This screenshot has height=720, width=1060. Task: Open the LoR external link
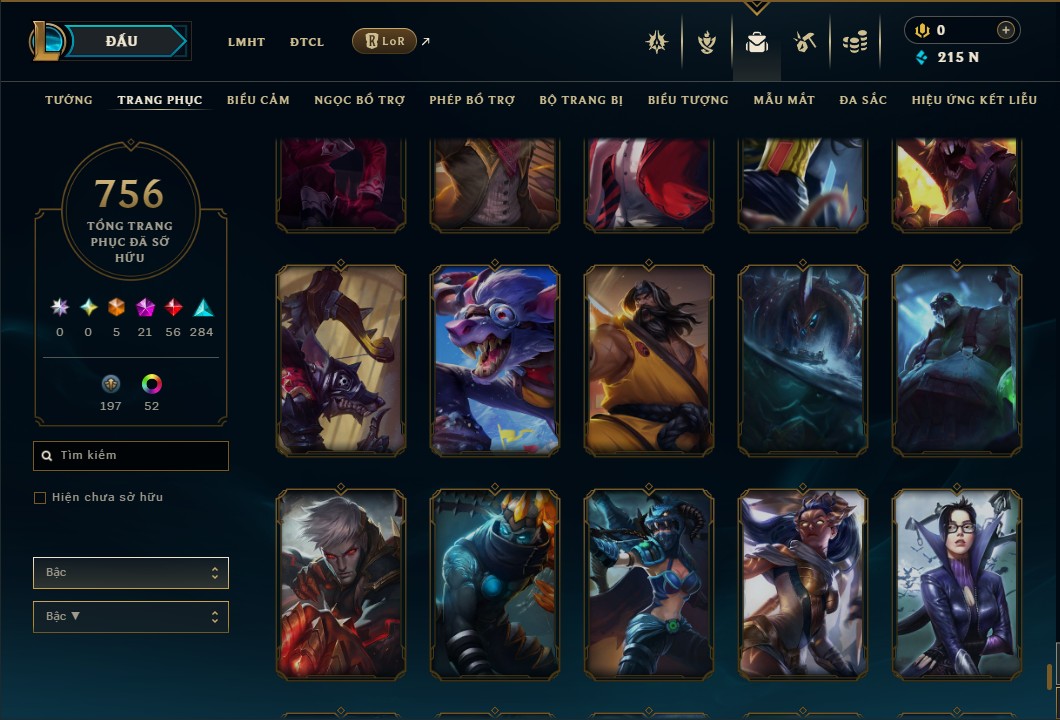[385, 41]
